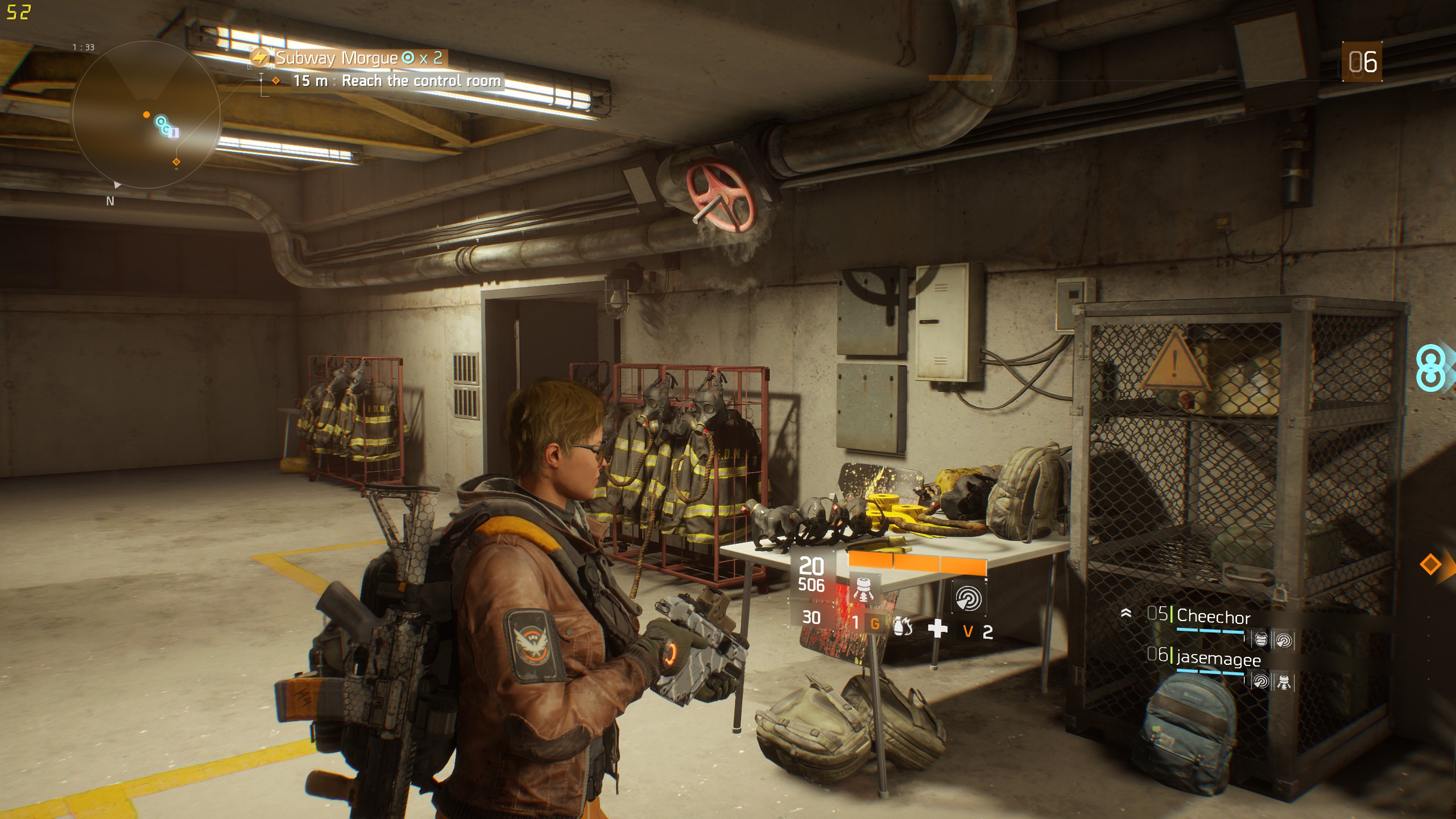Click the orange objective diamond on the minimap

pos(176,162)
